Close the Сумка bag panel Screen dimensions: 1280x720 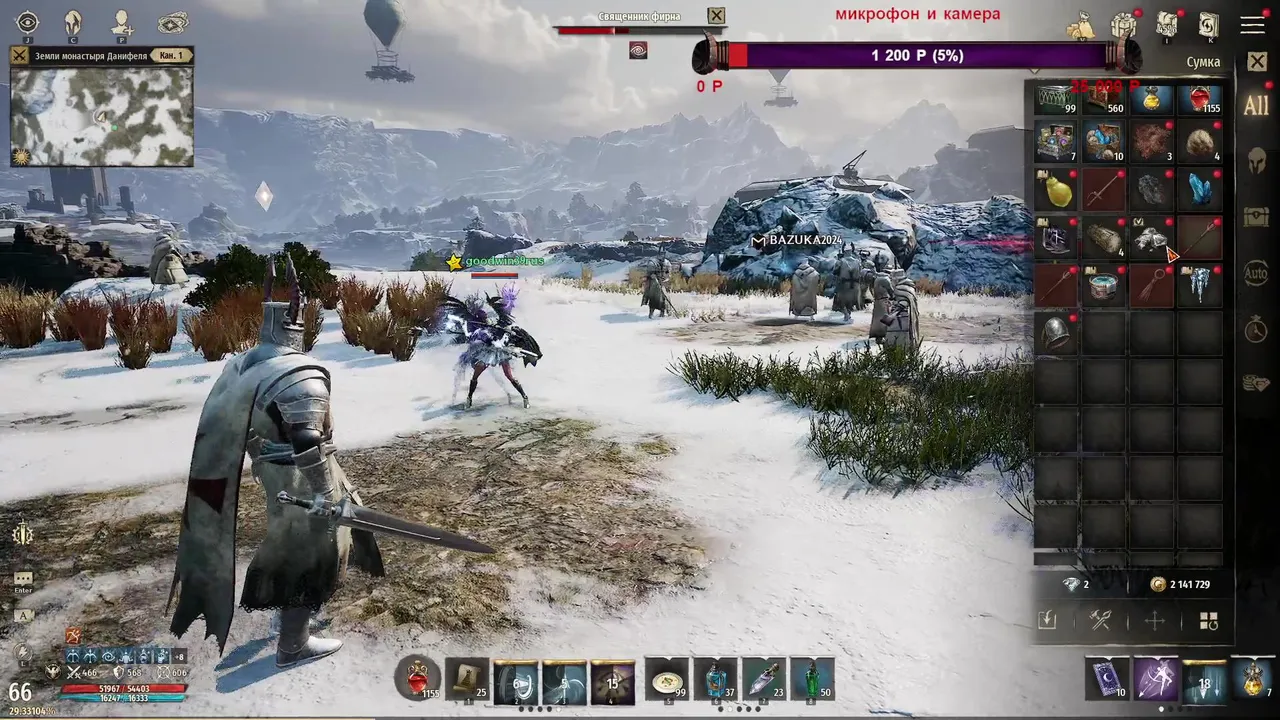point(1257,62)
